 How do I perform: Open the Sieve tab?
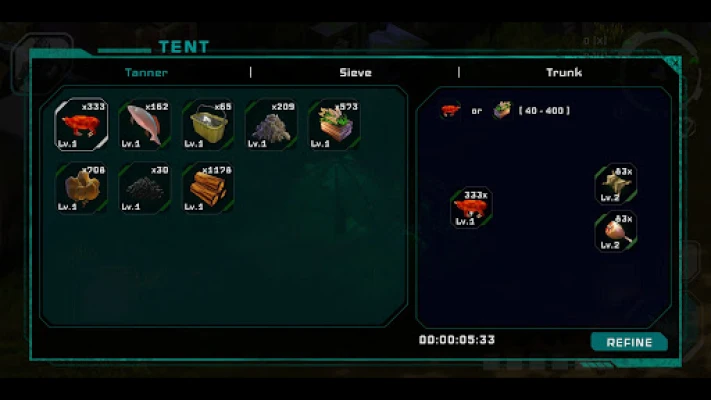[x=355, y=72]
